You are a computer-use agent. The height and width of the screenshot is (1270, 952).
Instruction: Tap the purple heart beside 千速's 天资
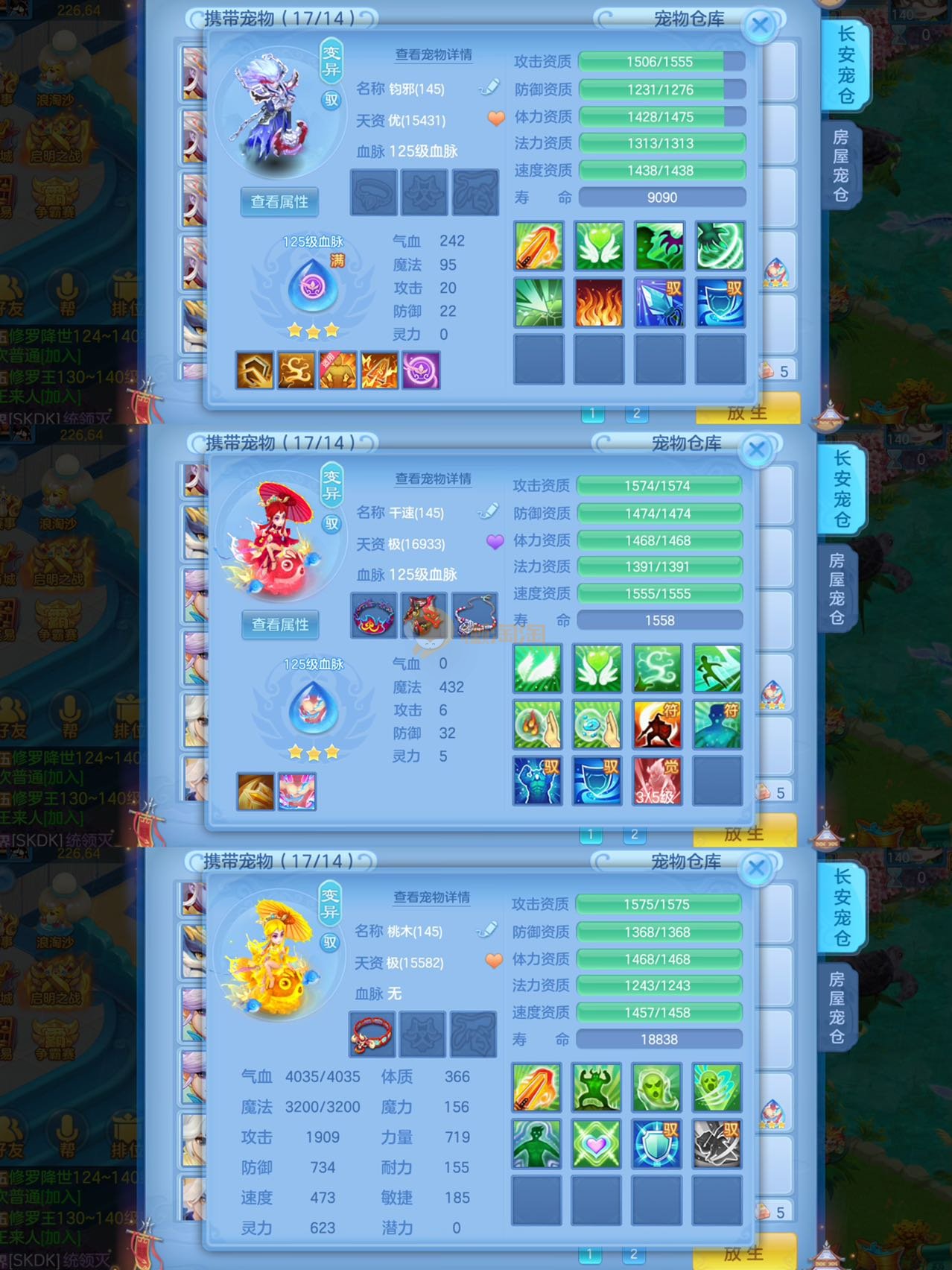tap(495, 542)
